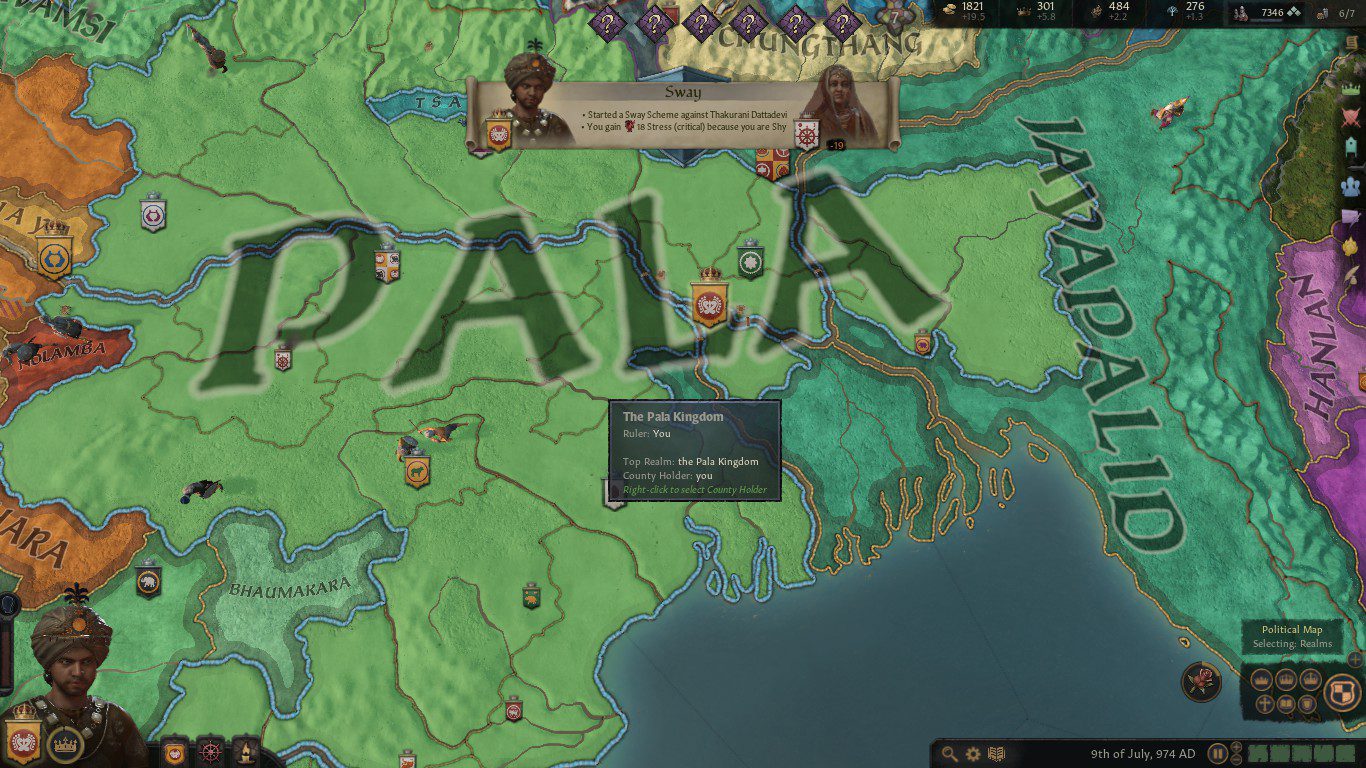Image resolution: width=1366 pixels, height=768 pixels.
Task: Open the culture candle button
Action: [245, 751]
